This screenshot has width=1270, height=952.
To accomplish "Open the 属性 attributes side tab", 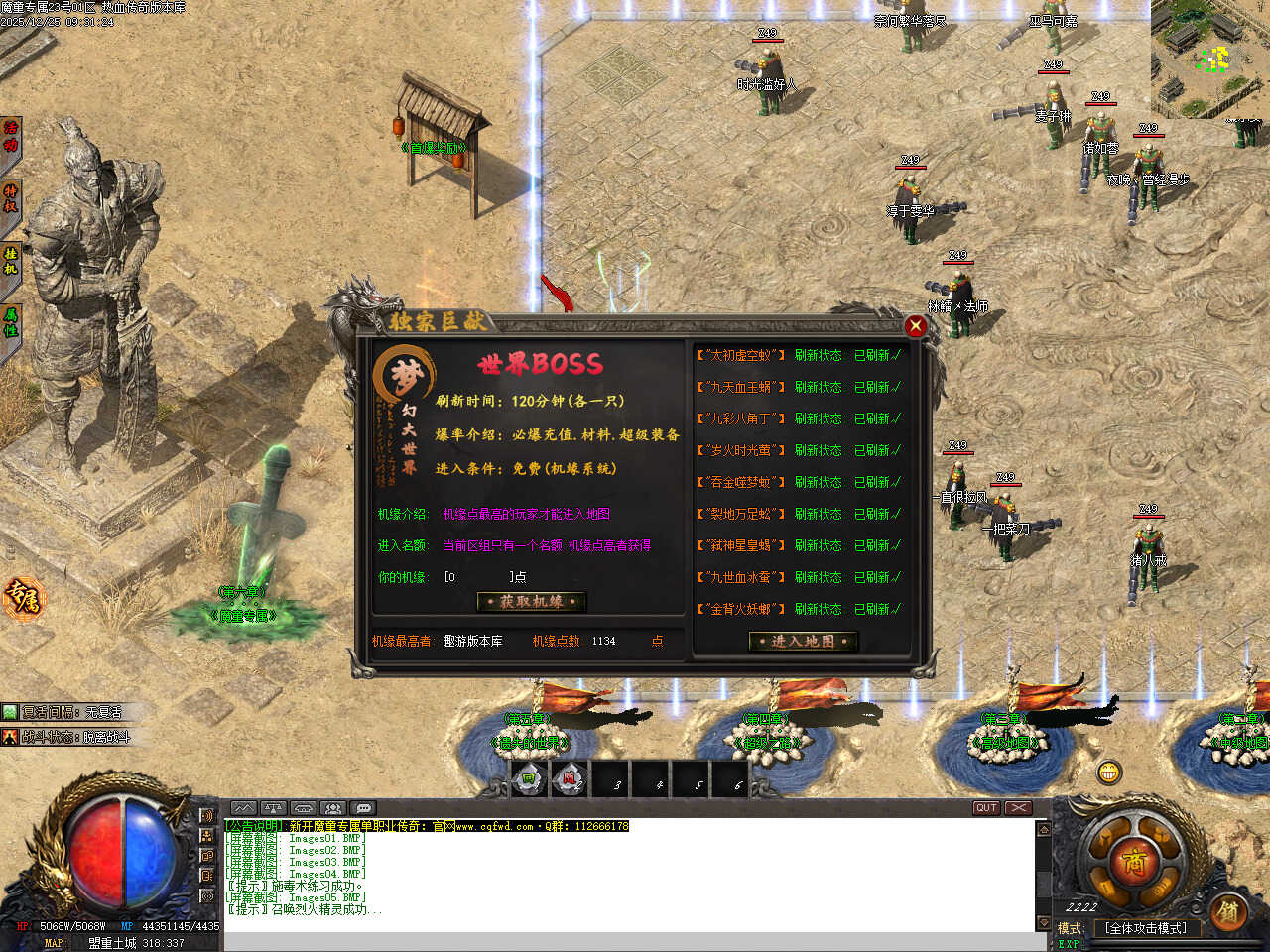I will pos(11,322).
